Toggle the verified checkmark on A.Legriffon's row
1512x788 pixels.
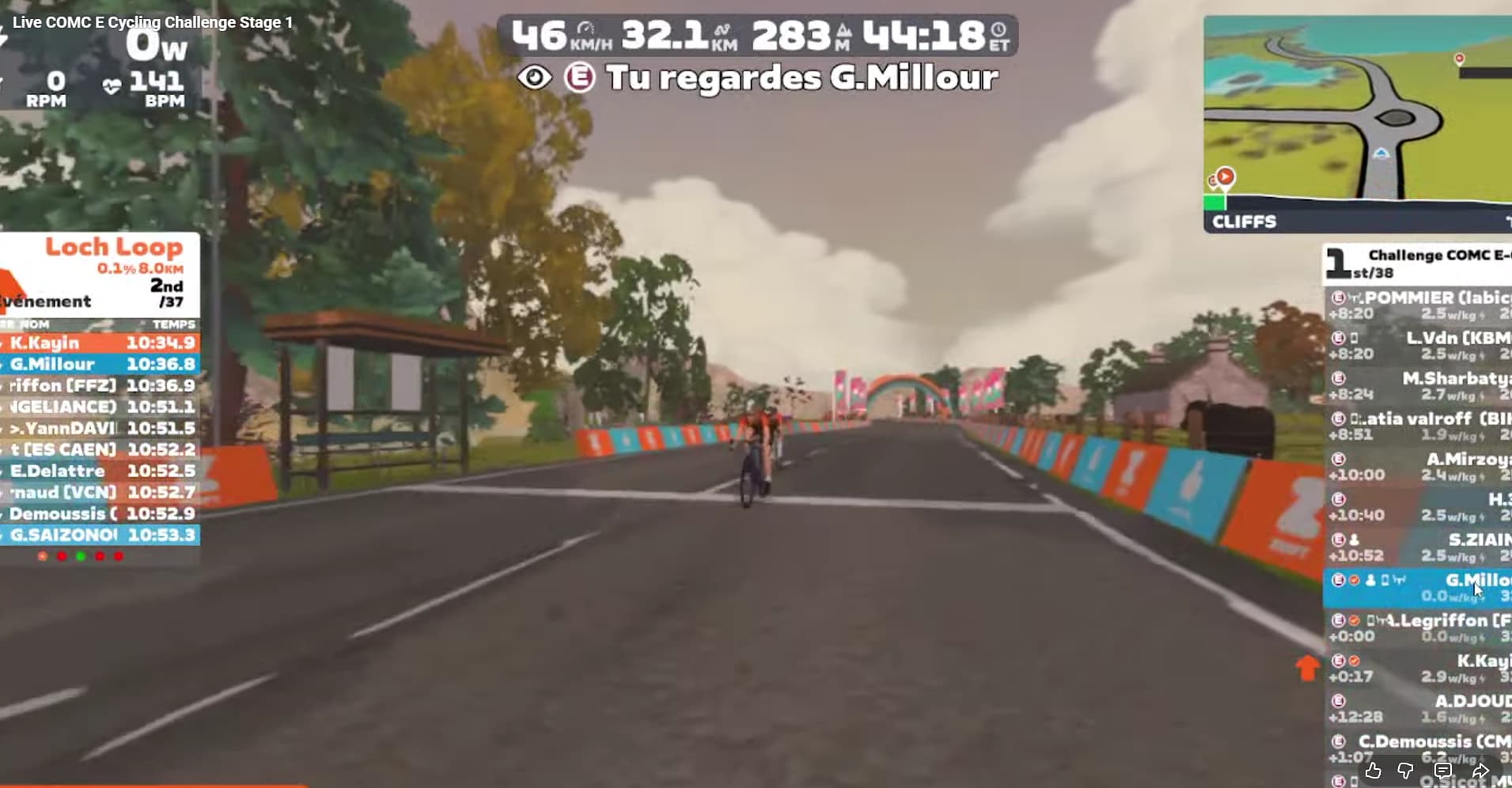[1354, 620]
